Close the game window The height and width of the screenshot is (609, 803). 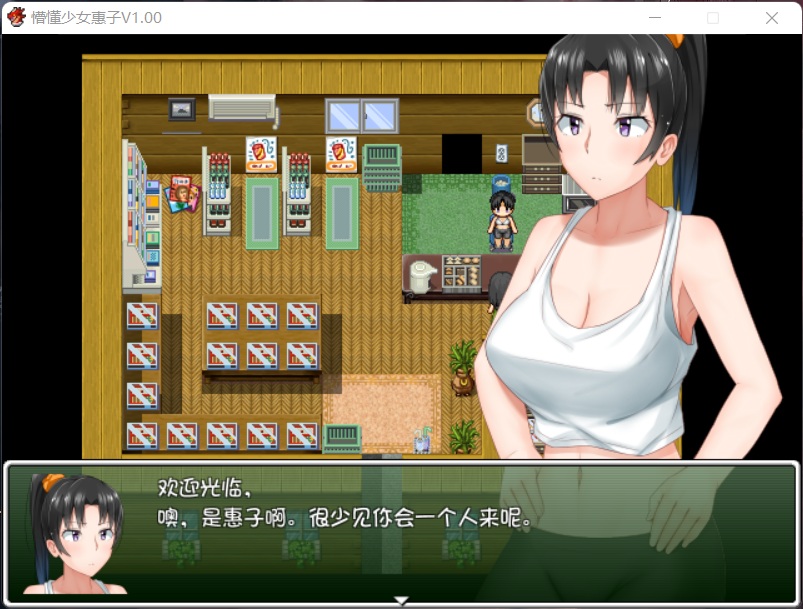click(x=771, y=18)
